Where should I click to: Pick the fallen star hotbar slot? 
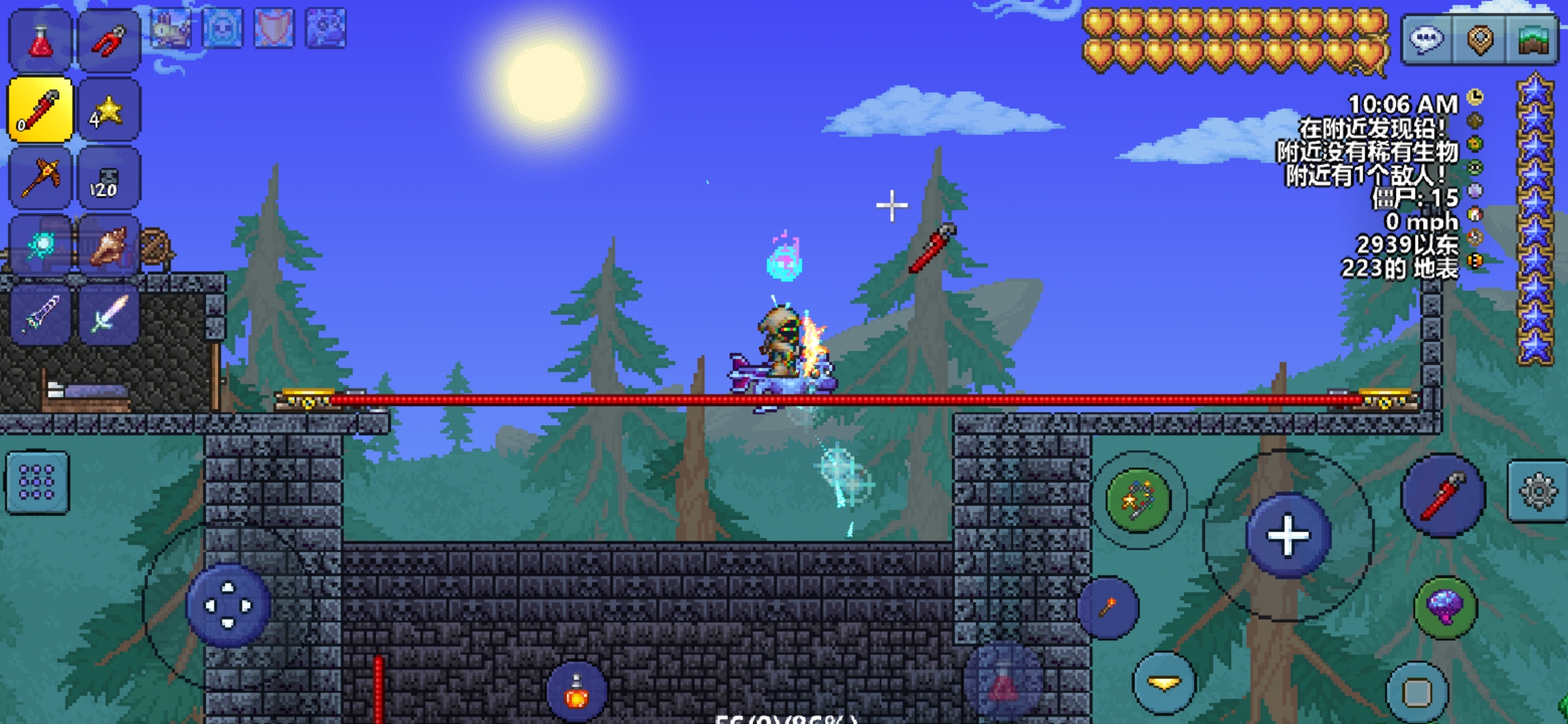point(109,110)
